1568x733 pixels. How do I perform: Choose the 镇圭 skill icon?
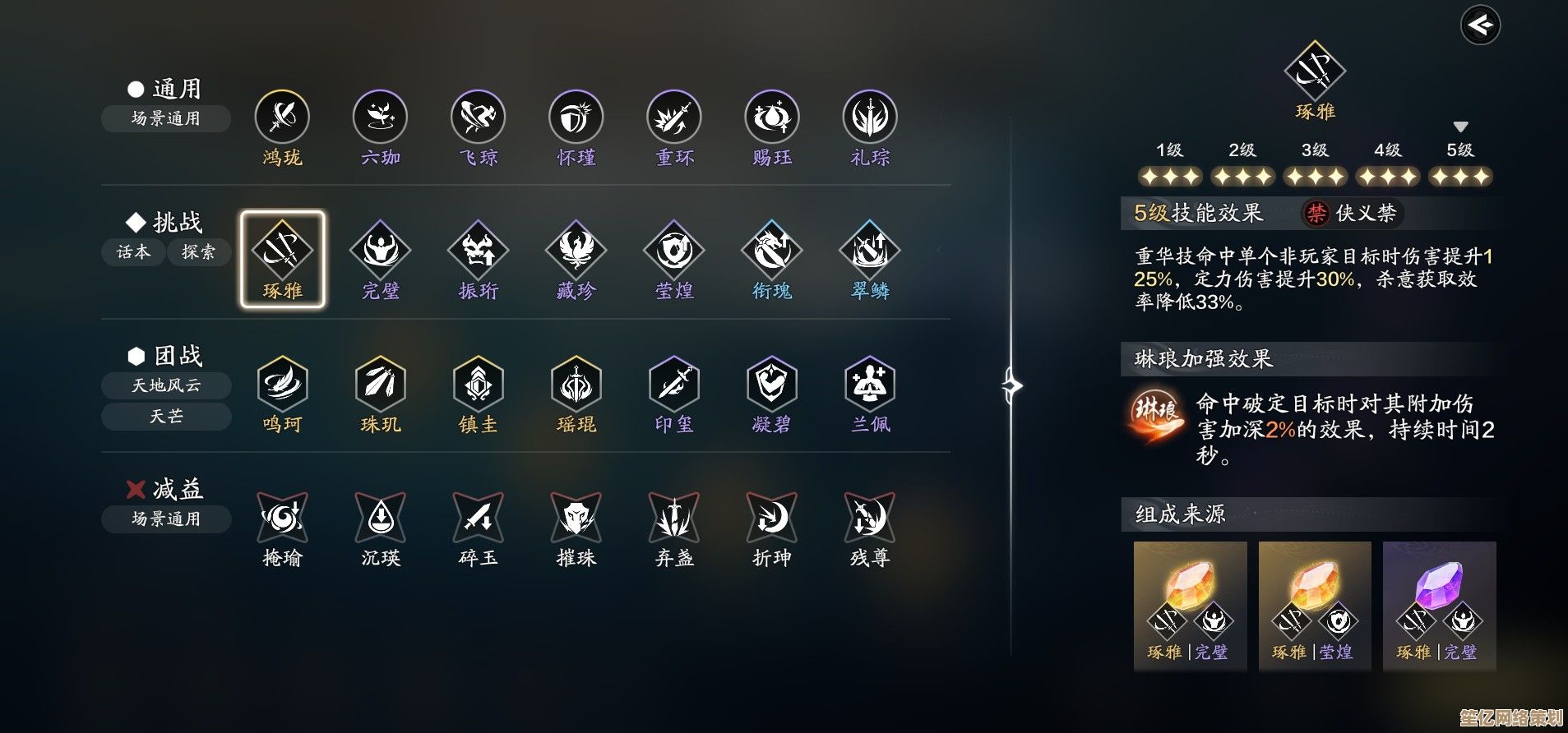click(x=478, y=385)
